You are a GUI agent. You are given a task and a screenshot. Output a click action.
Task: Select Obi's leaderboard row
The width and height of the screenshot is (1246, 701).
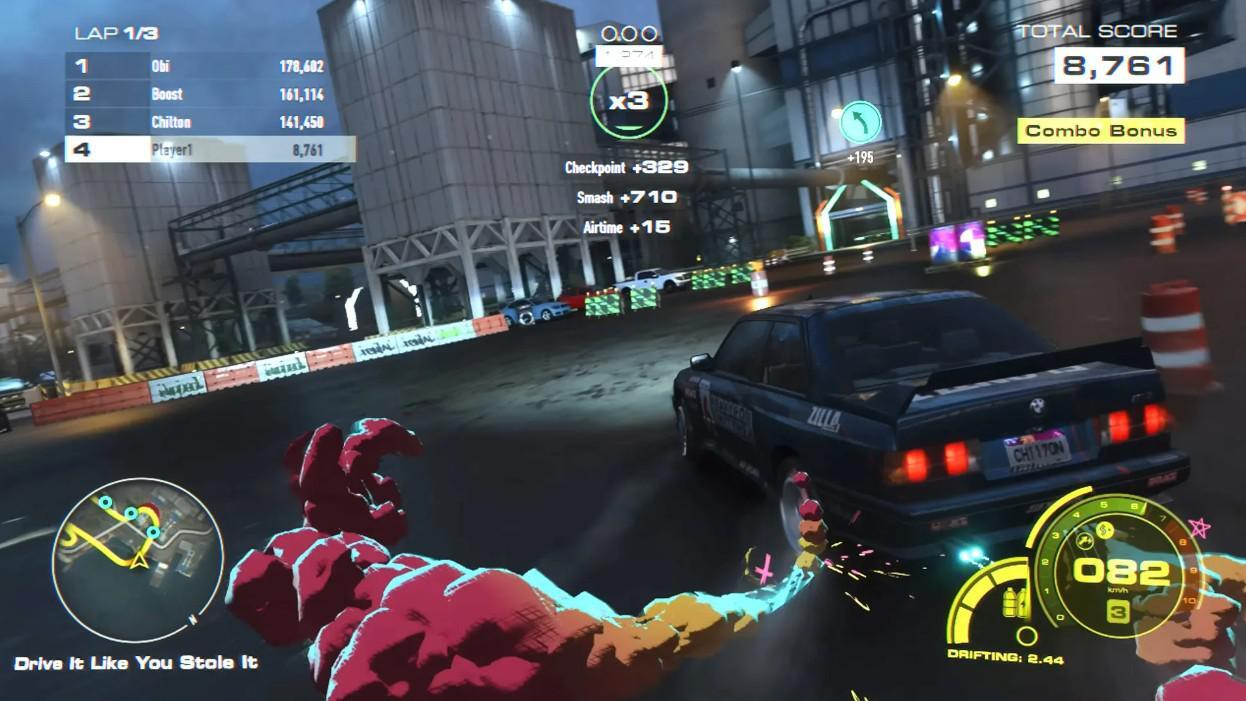click(x=210, y=66)
